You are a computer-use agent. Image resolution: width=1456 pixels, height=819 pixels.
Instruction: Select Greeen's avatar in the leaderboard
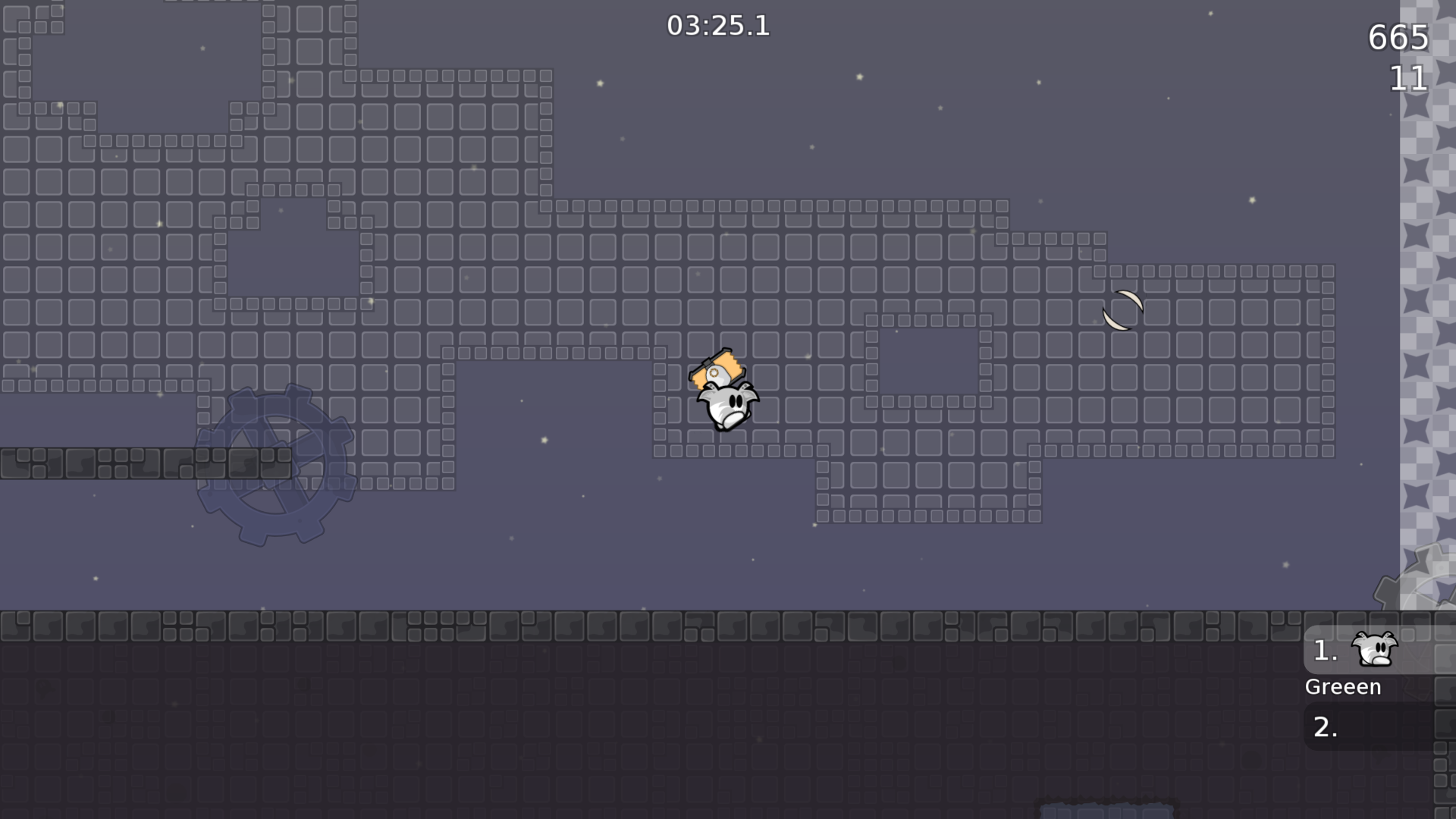point(1375,650)
